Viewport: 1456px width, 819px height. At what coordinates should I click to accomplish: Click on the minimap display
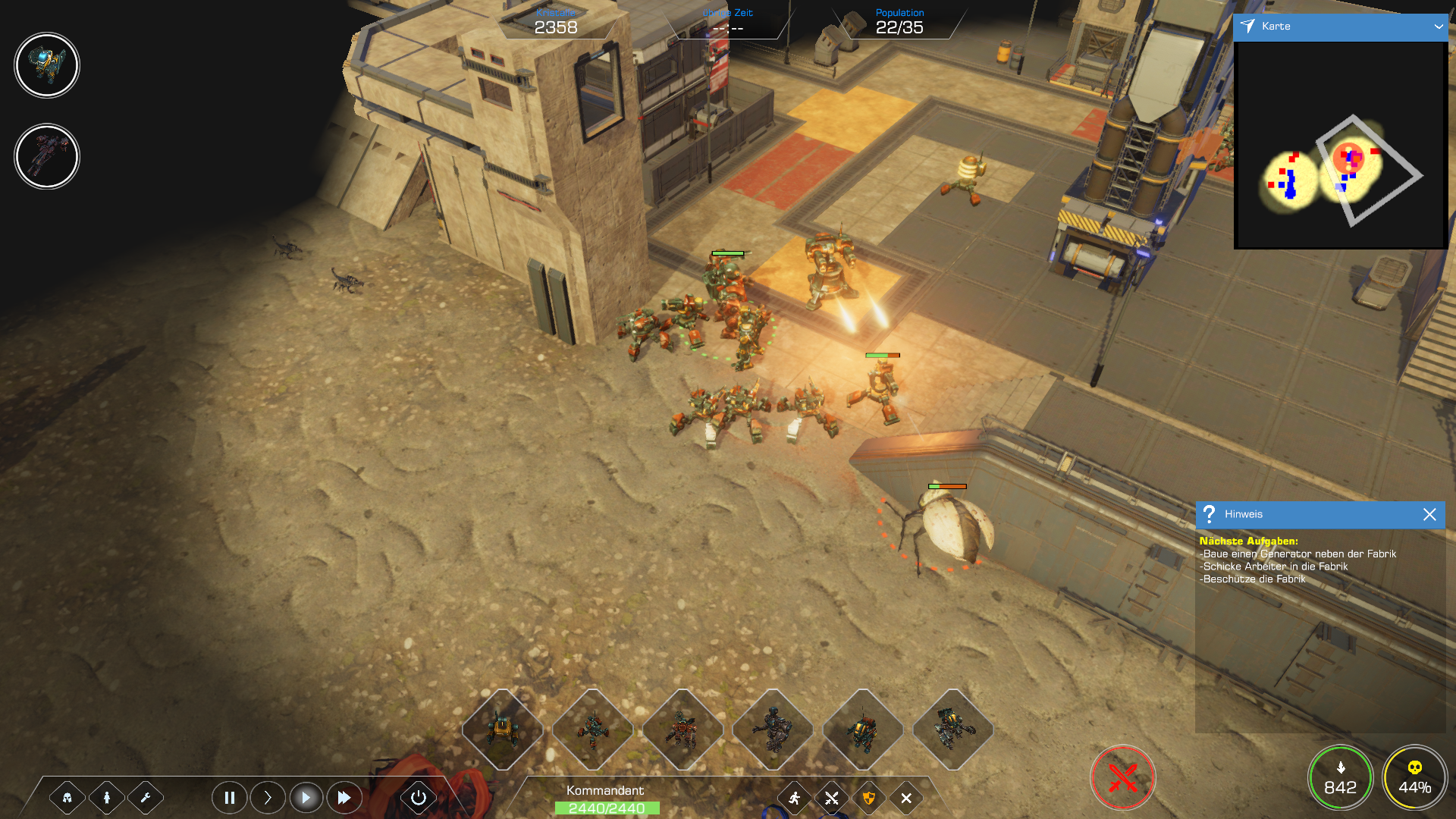click(x=1340, y=144)
